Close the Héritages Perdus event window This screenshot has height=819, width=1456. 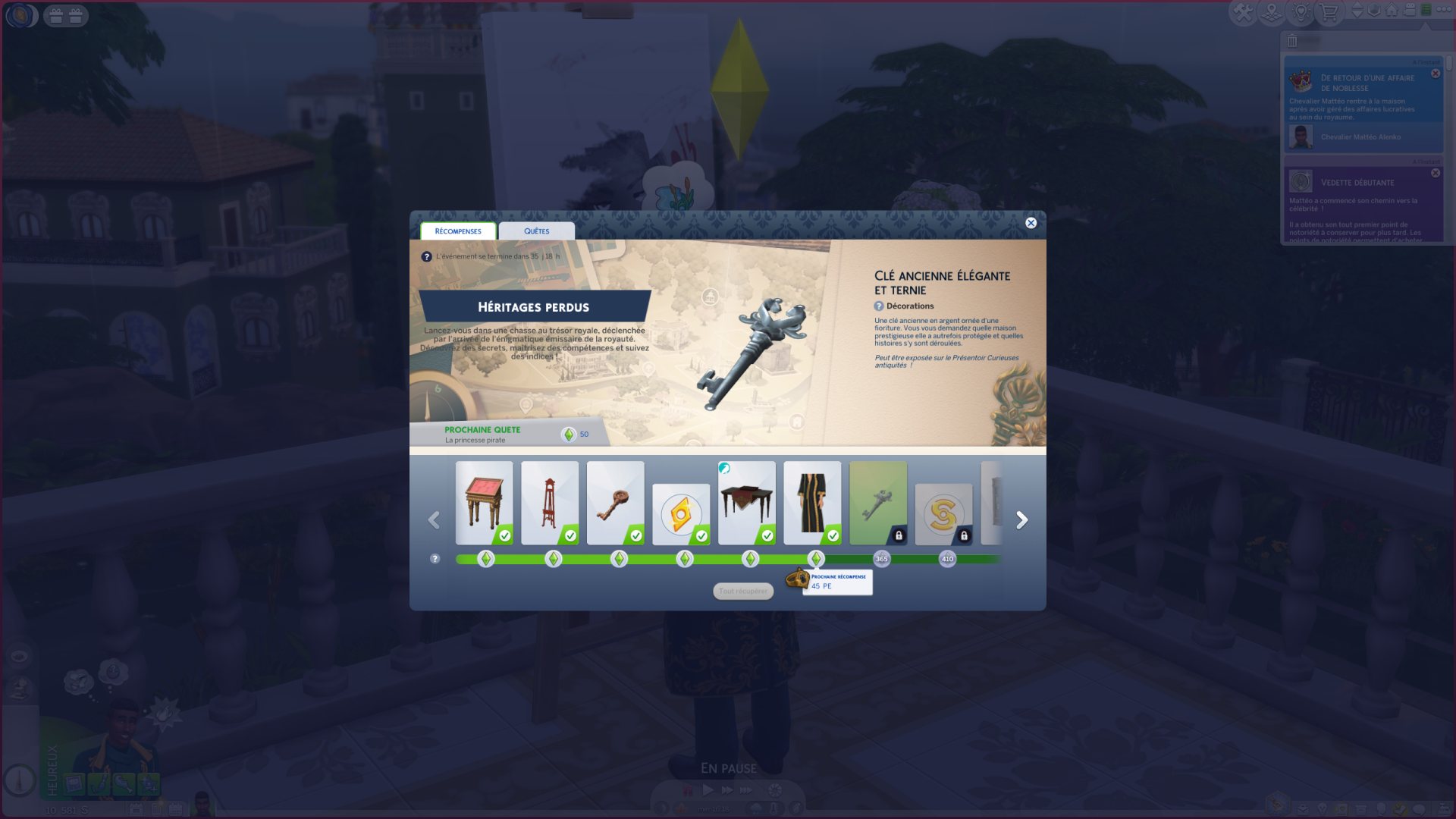click(x=1031, y=223)
